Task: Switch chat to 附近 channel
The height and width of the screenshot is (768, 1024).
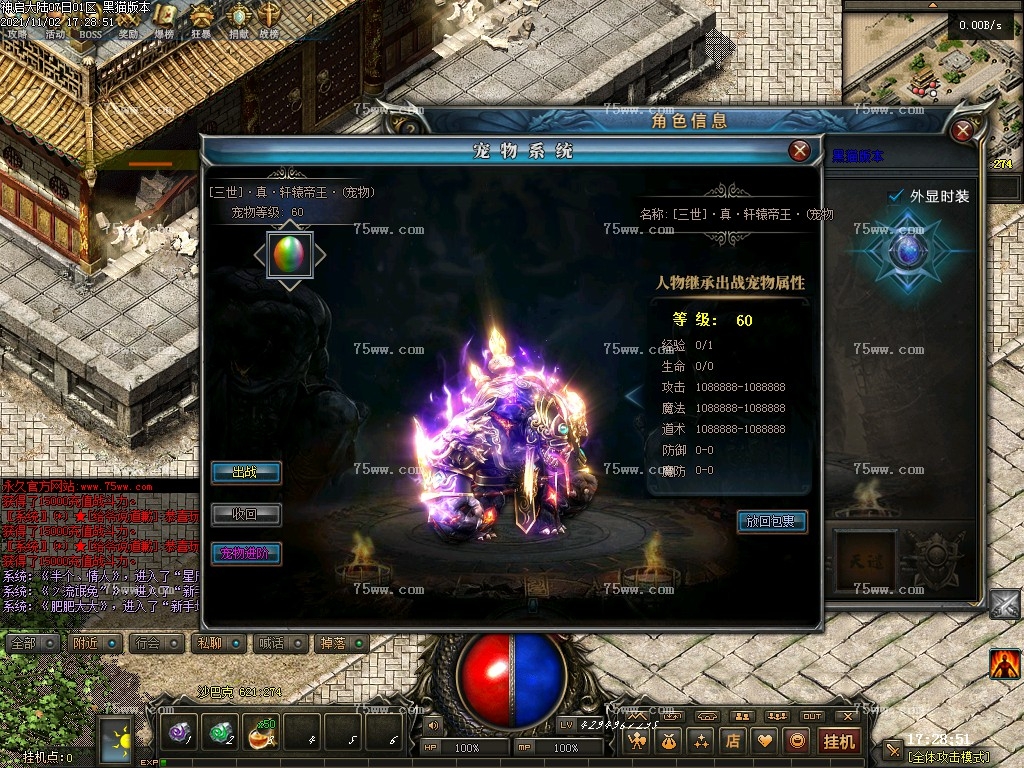Action: coord(96,643)
